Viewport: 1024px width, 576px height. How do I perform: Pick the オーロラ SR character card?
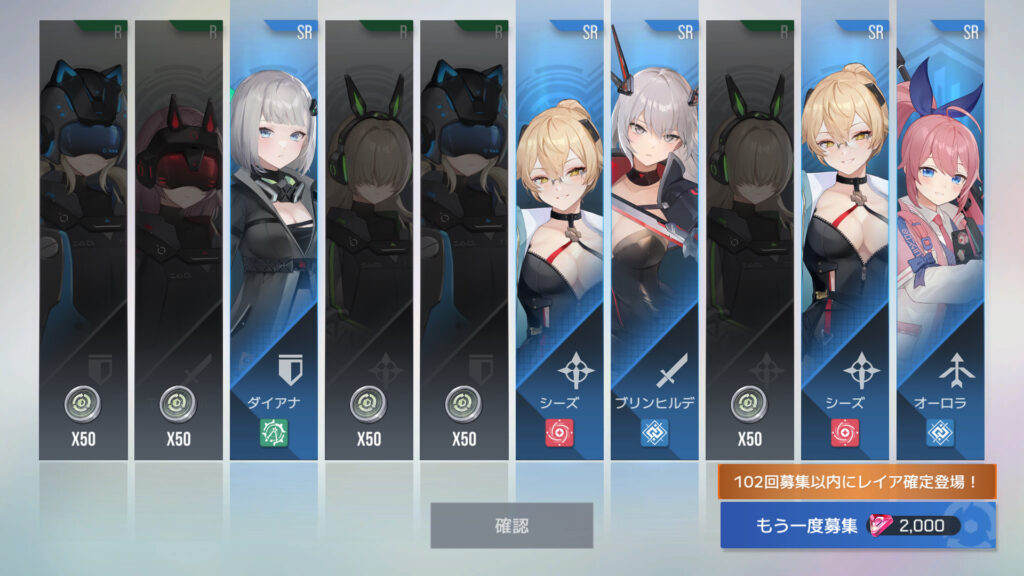(x=939, y=240)
